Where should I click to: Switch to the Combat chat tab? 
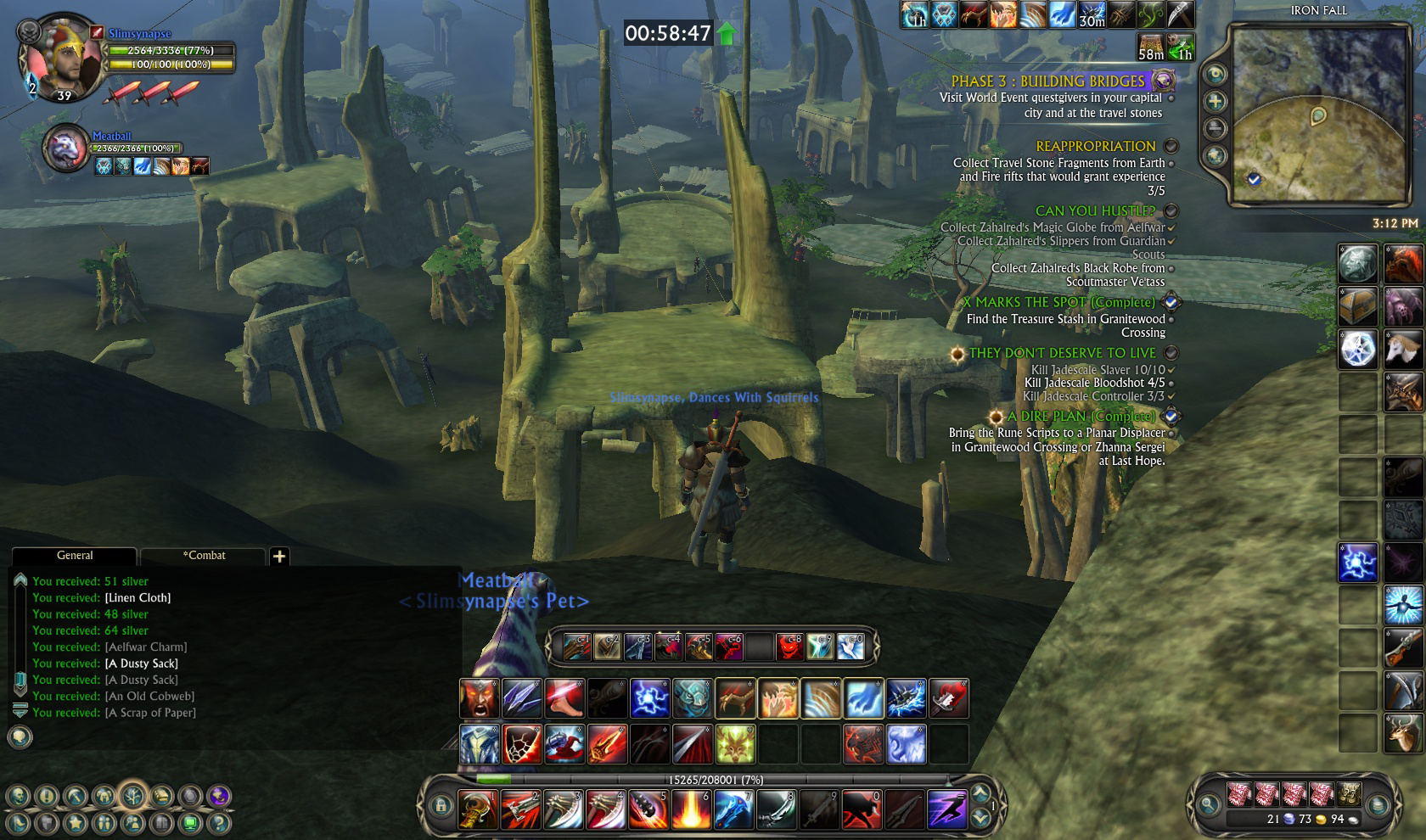(204, 556)
